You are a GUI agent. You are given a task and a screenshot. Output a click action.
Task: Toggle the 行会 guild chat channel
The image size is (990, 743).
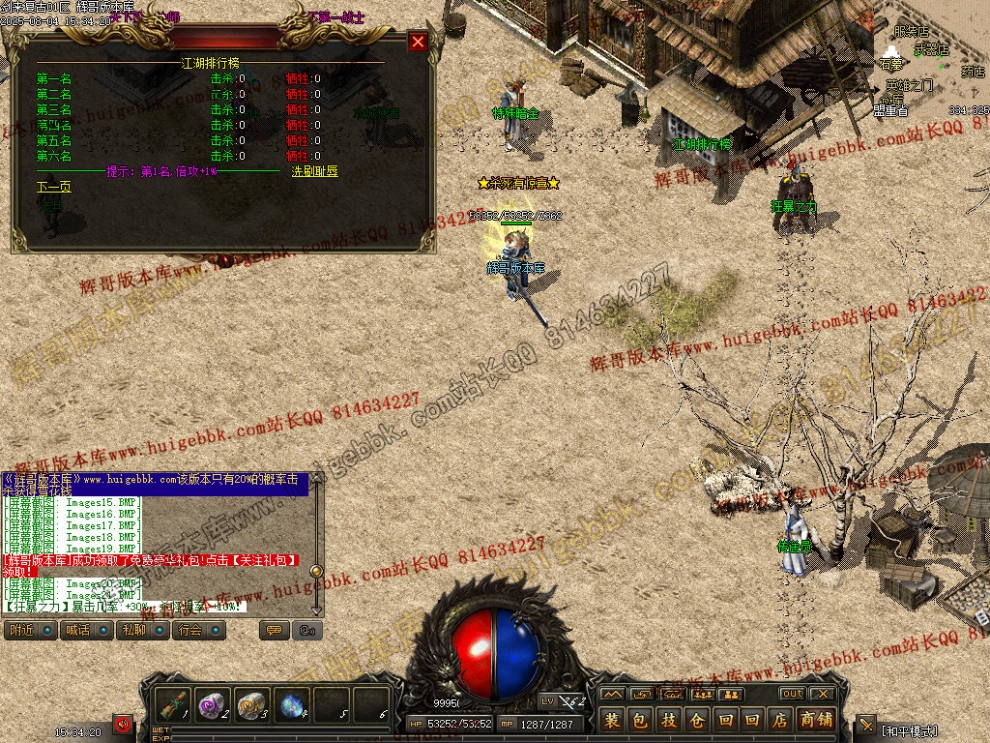tap(198, 630)
